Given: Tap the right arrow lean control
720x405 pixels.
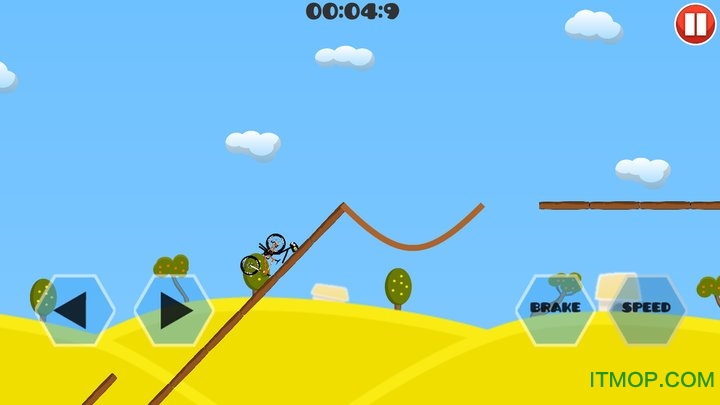Looking at the screenshot, I should coord(174,310).
